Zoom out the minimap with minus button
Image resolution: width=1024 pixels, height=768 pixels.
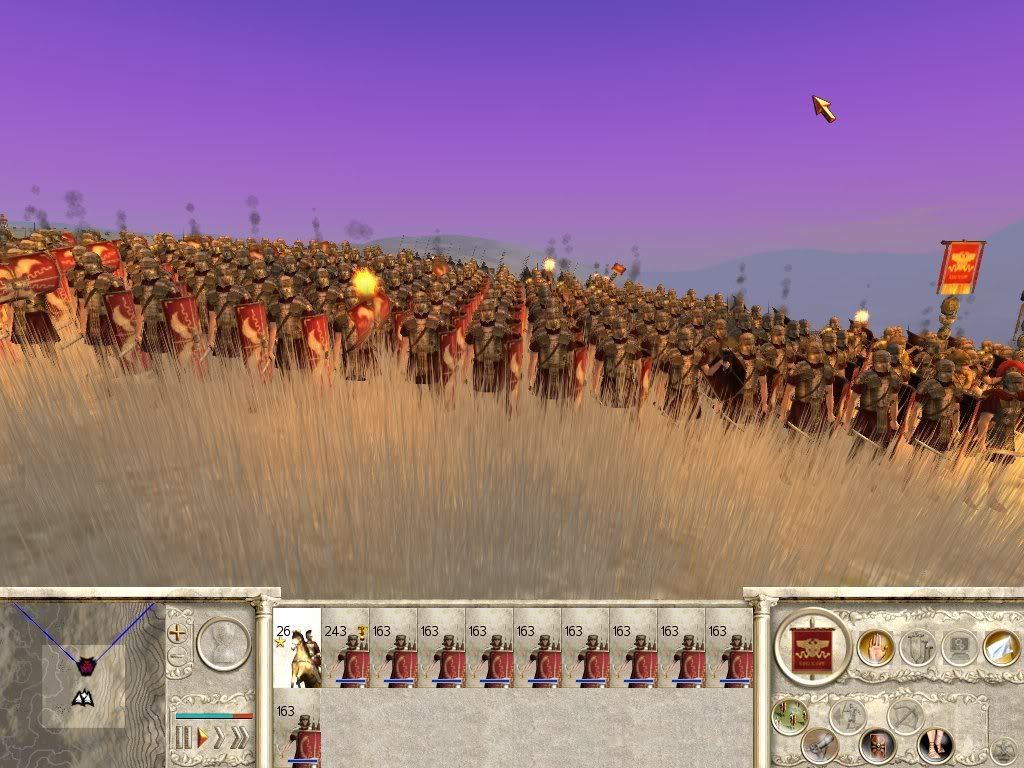178,657
